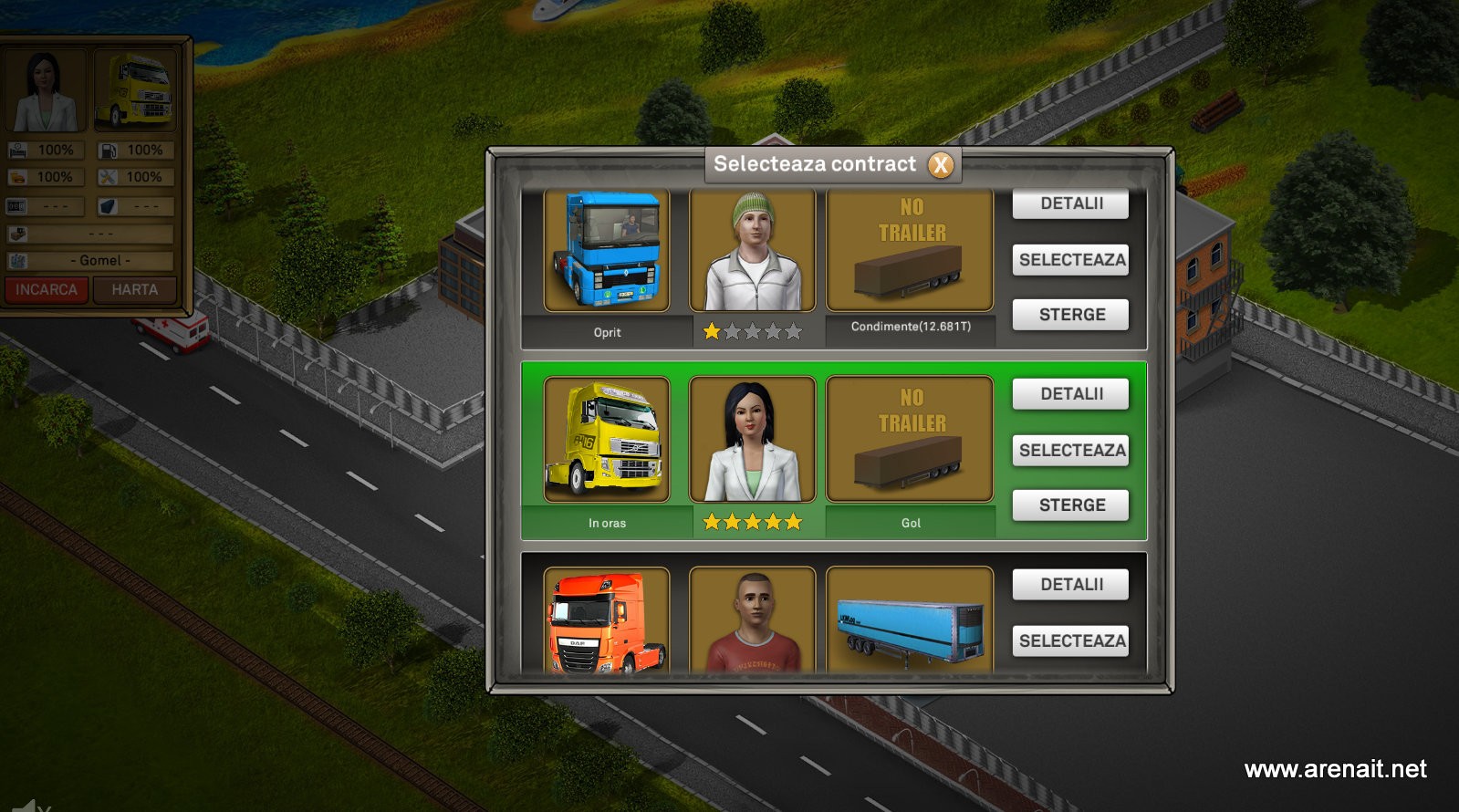Activate the INCARCA button
1459x812 pixels.
pyautogui.click(x=47, y=290)
